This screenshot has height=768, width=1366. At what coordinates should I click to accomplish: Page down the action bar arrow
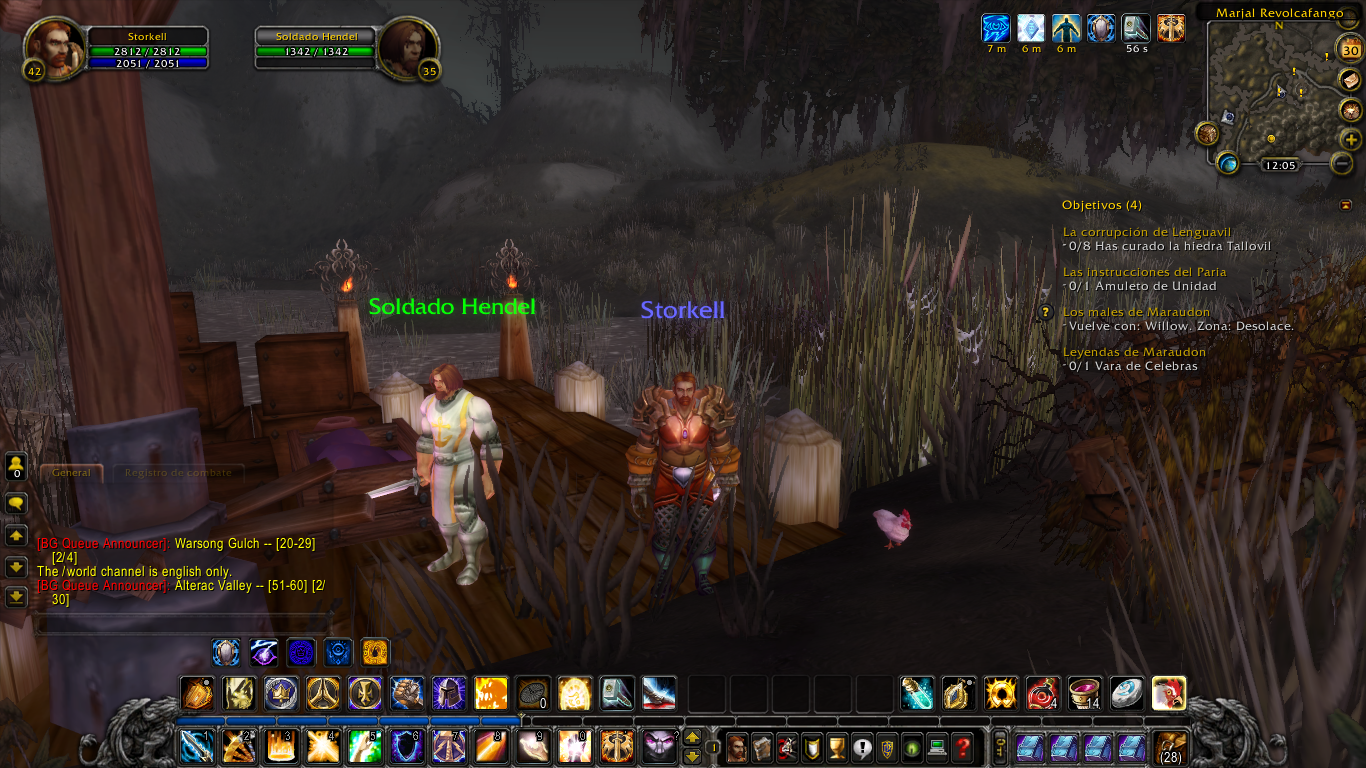692,757
